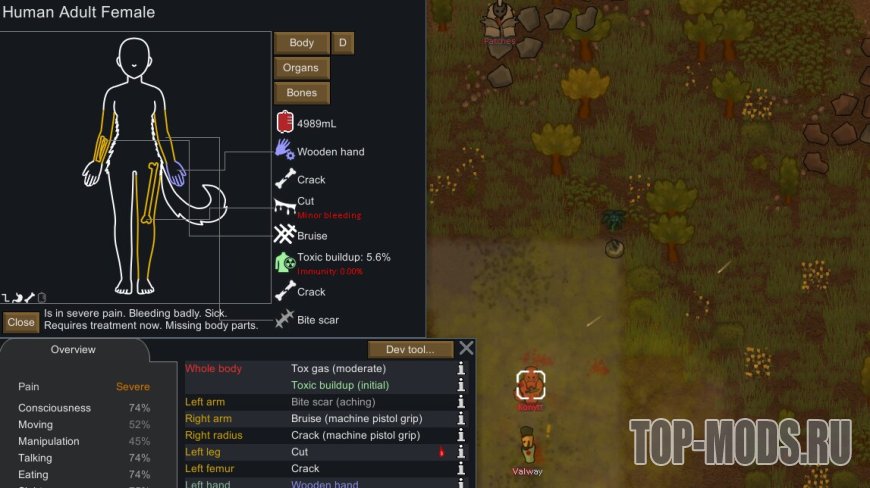This screenshot has width=870, height=488.
Task: Click the D button beside Body
Action: point(343,43)
